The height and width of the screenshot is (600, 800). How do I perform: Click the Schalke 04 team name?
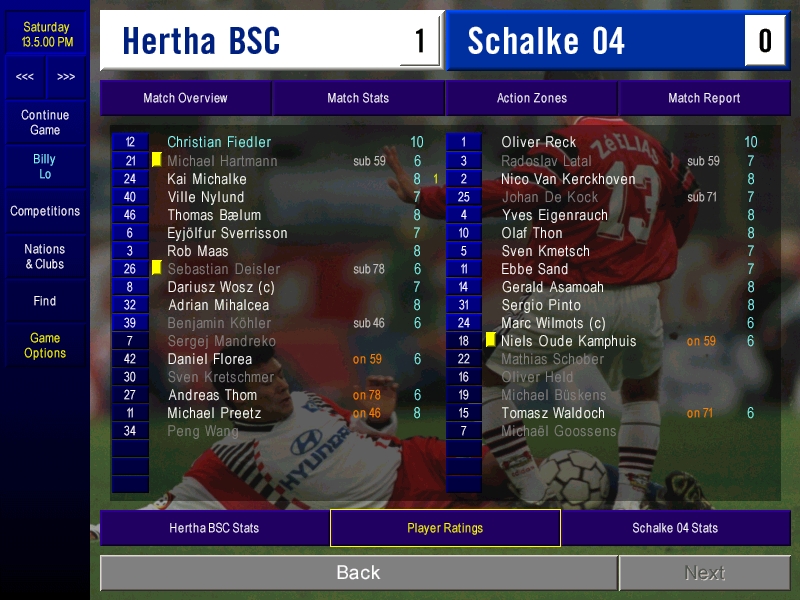pos(546,41)
